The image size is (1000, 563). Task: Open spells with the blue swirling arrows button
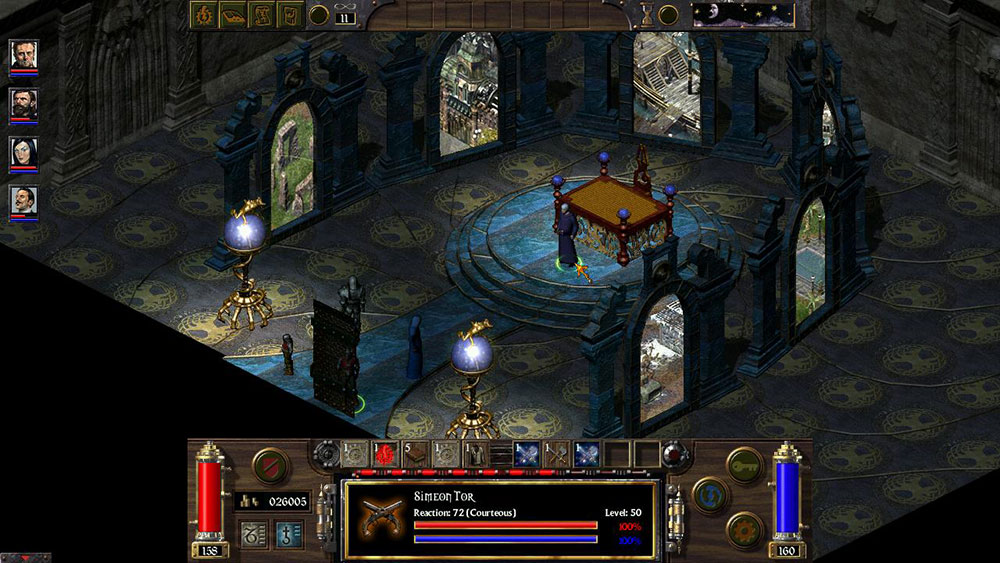(710, 495)
